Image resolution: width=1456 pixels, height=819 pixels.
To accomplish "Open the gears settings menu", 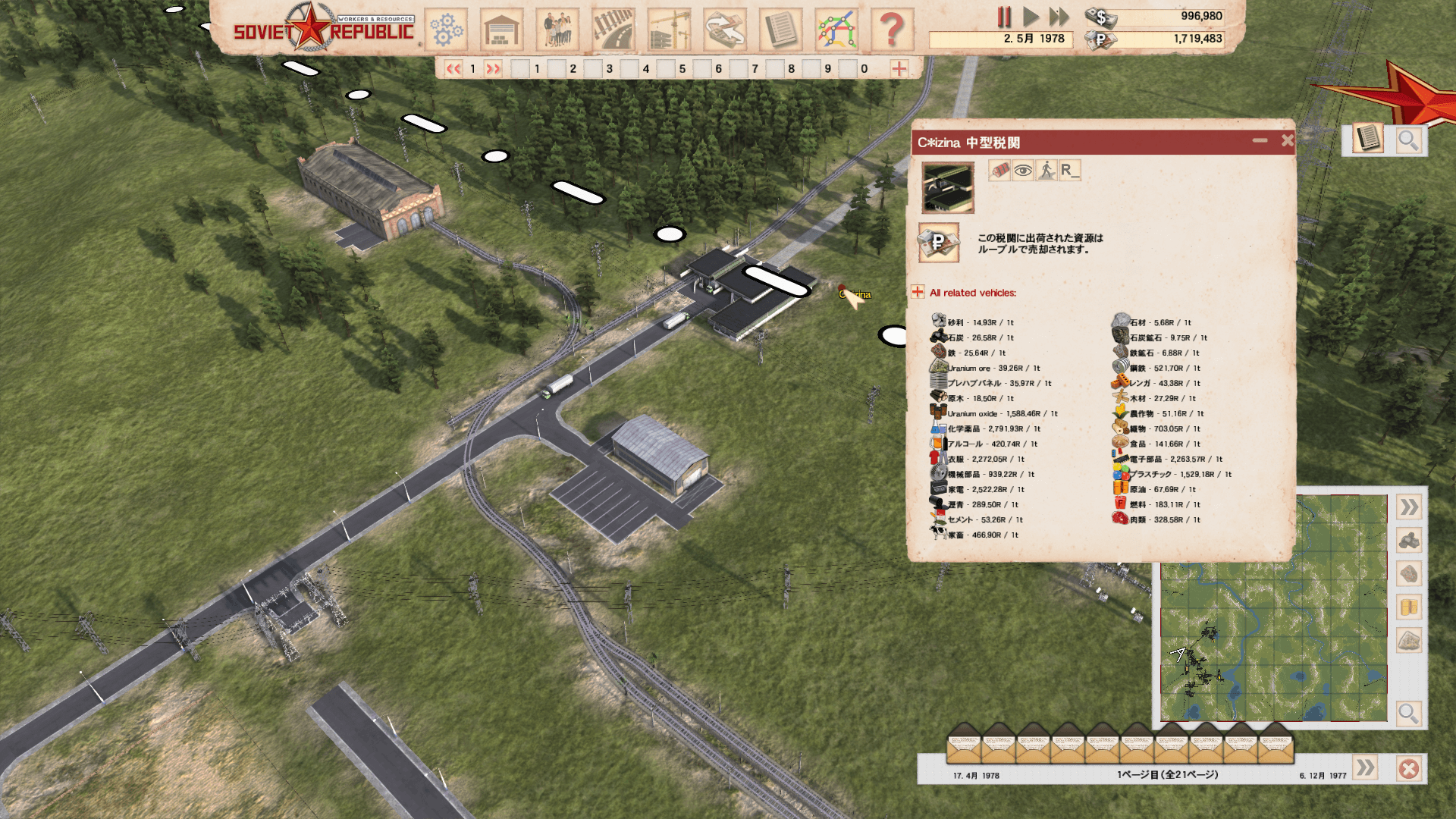I will (447, 30).
